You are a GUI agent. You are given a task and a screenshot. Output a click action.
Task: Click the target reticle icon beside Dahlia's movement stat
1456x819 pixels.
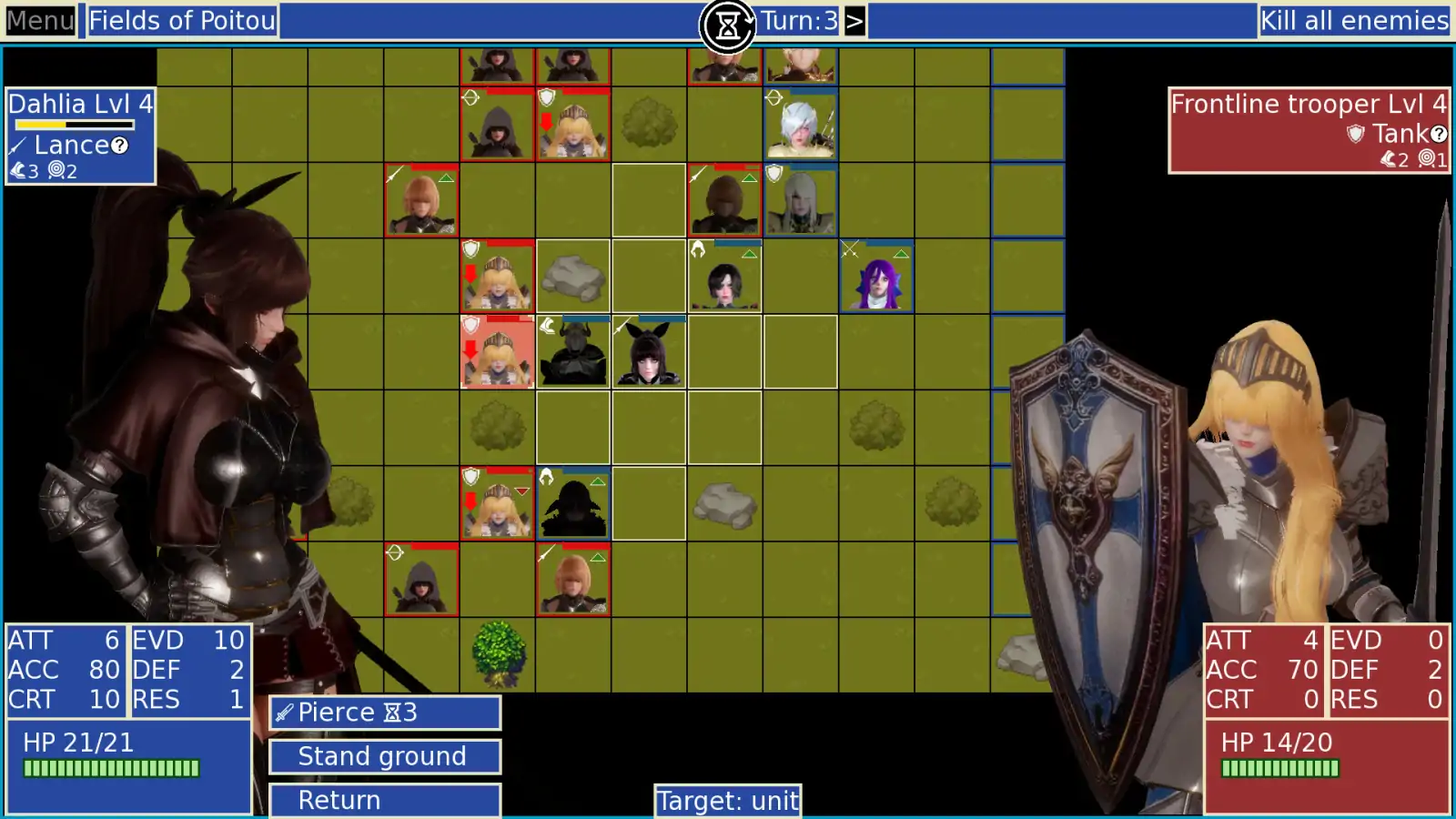click(x=57, y=169)
